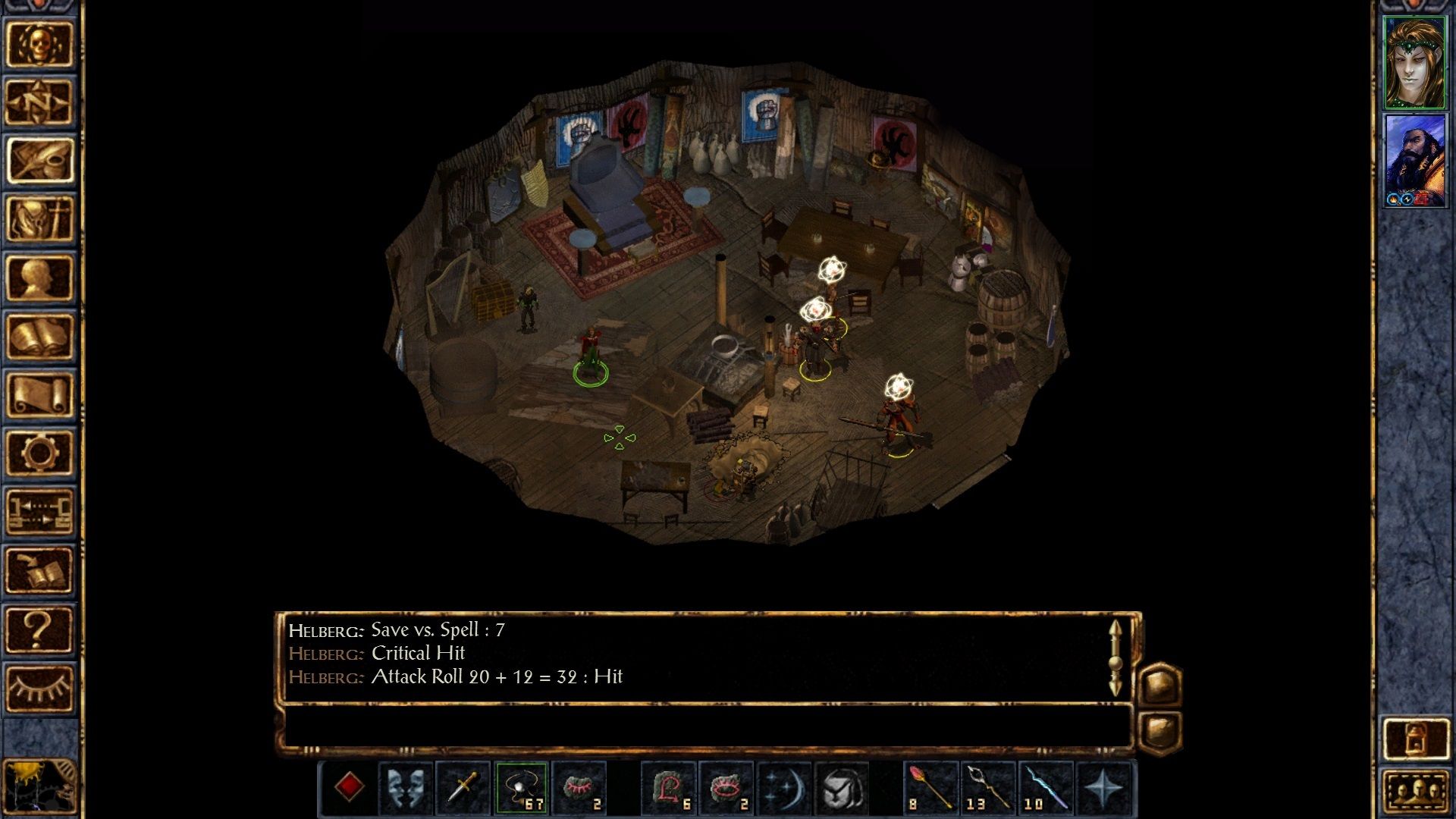The height and width of the screenshot is (819, 1456).
Task: Use the lightning wand with 10 charges
Action: 1046,789
